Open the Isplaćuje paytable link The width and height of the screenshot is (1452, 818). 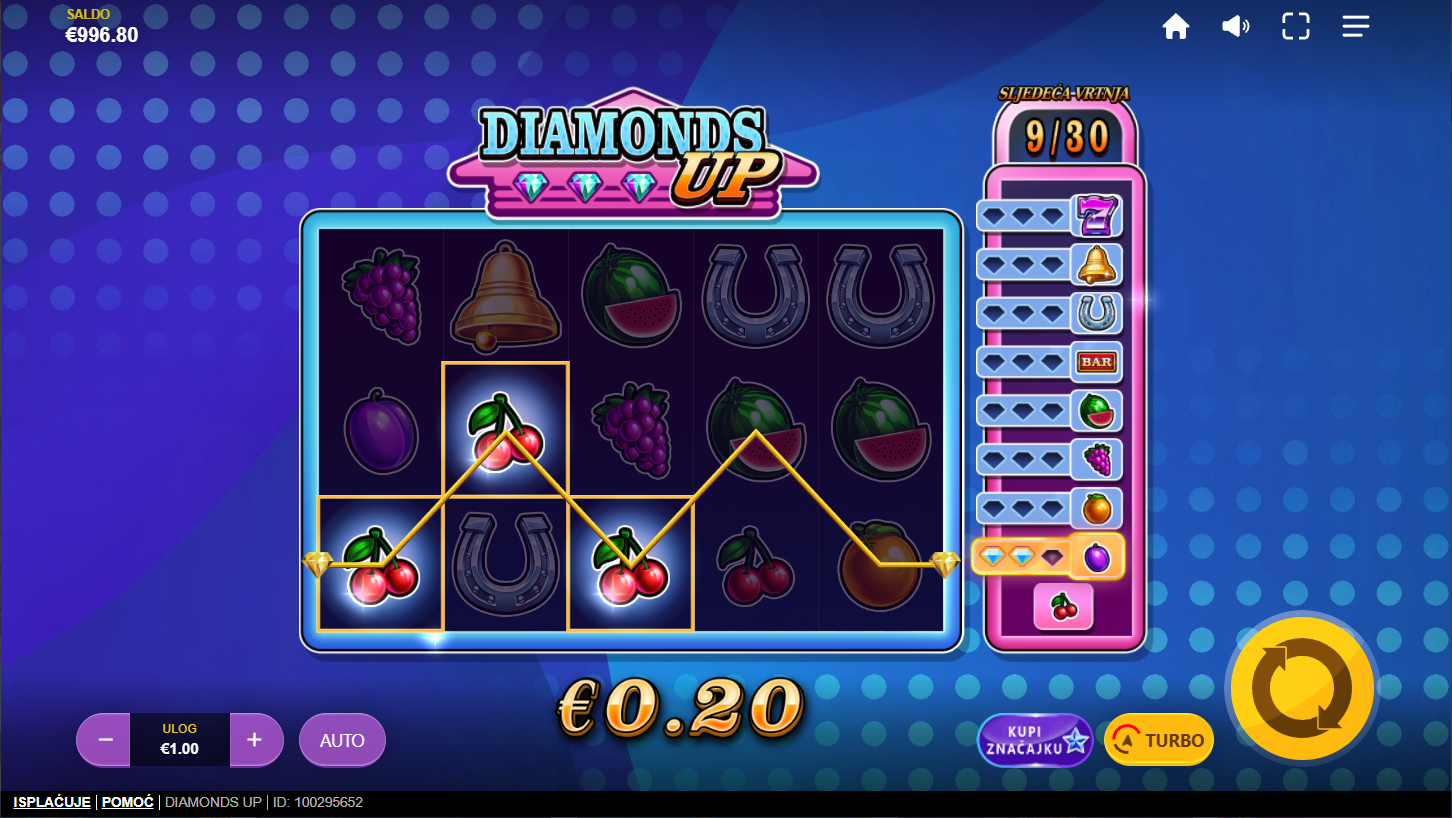pos(52,802)
